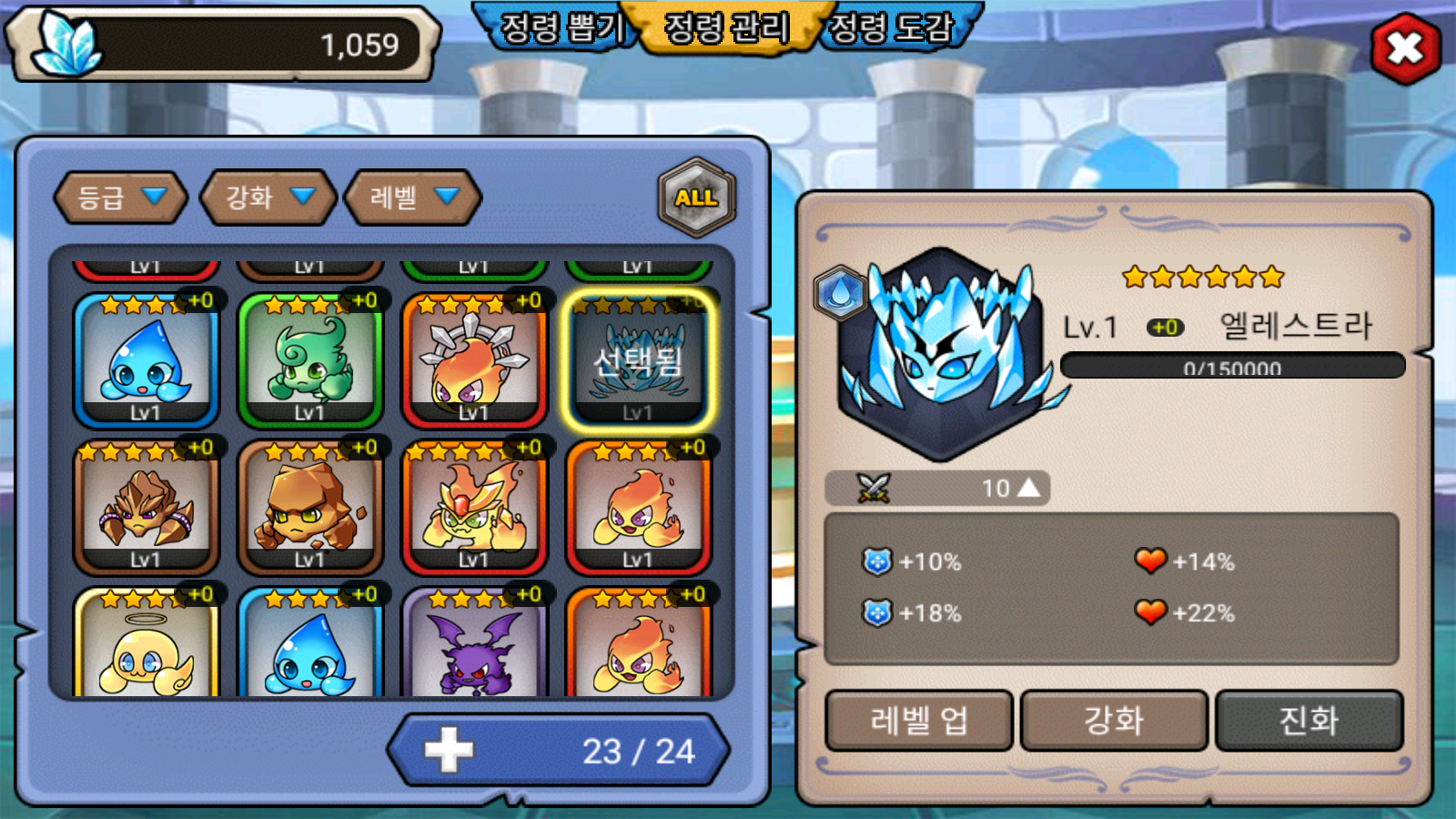Tap the 레벨 업 button

pyautogui.click(x=919, y=721)
